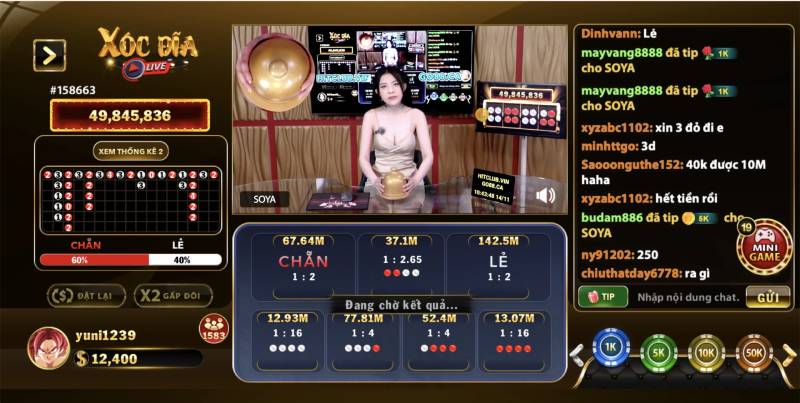Image resolution: width=800 pixels, height=403 pixels.
Task: Bet on the 1:2.65 two-red two-white tile
Action: 401,264
